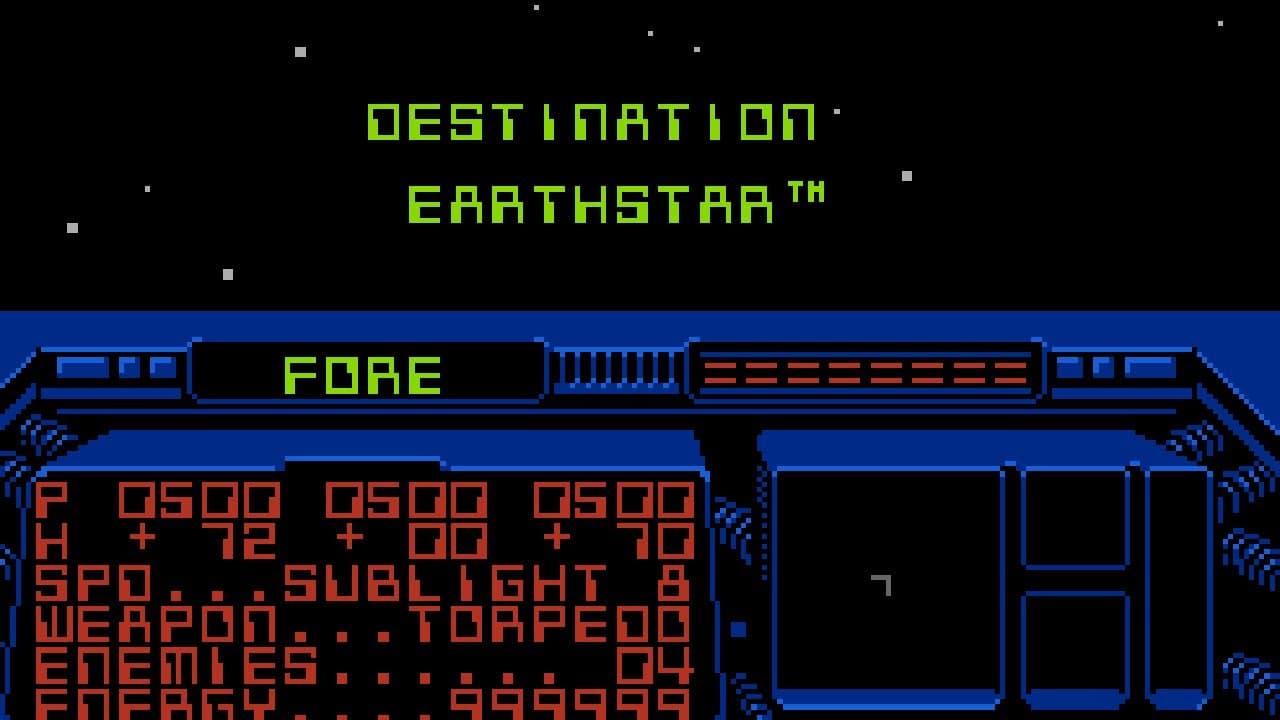Click the P 0500 position readout
The image size is (1280, 720).
[x=160, y=500]
